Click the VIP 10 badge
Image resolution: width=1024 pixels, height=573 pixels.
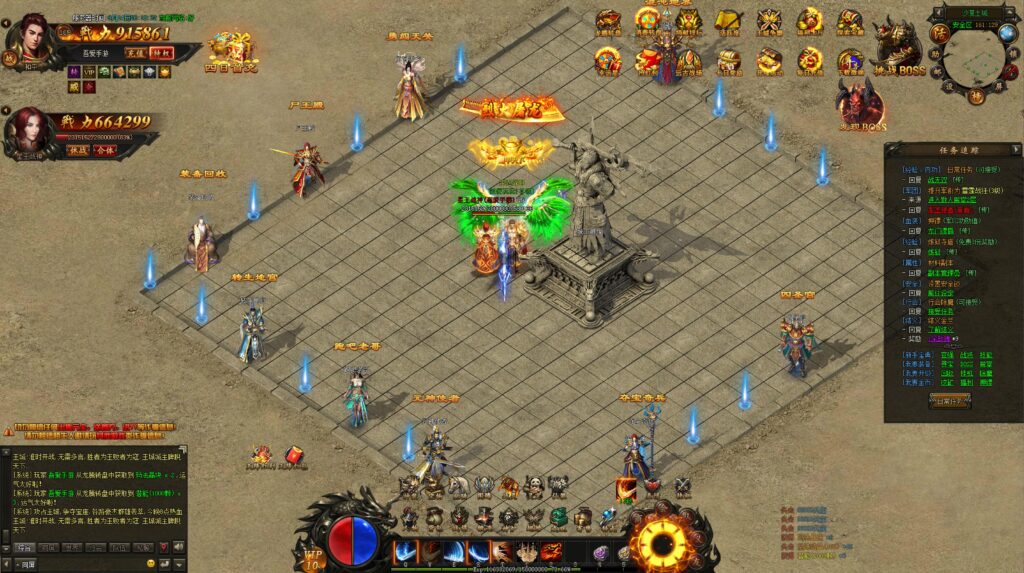[x=314, y=555]
